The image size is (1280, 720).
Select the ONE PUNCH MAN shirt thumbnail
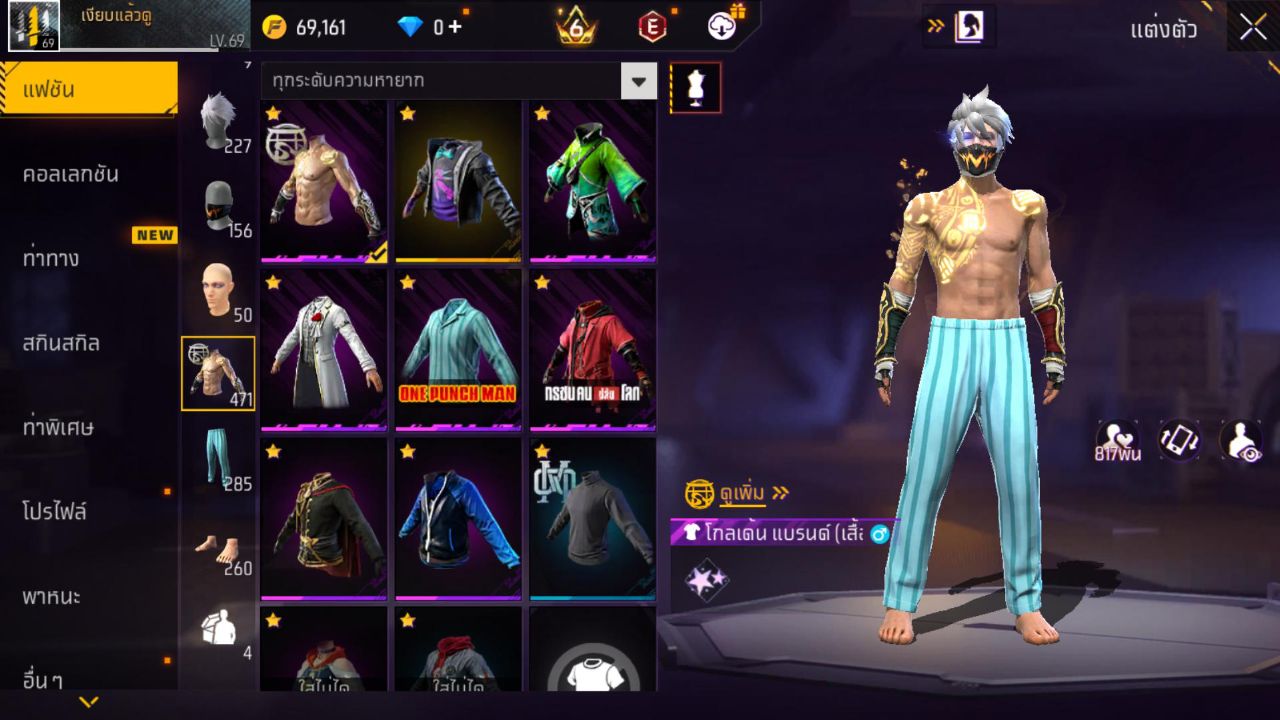[x=457, y=348]
